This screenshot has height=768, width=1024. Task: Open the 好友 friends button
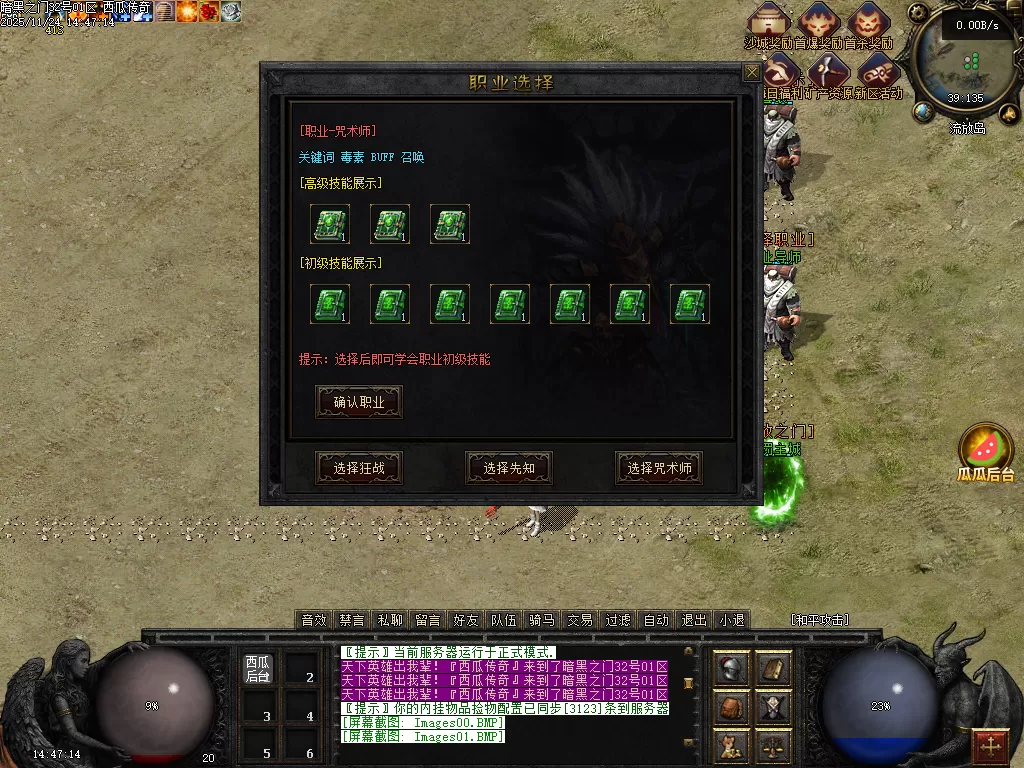coord(466,620)
